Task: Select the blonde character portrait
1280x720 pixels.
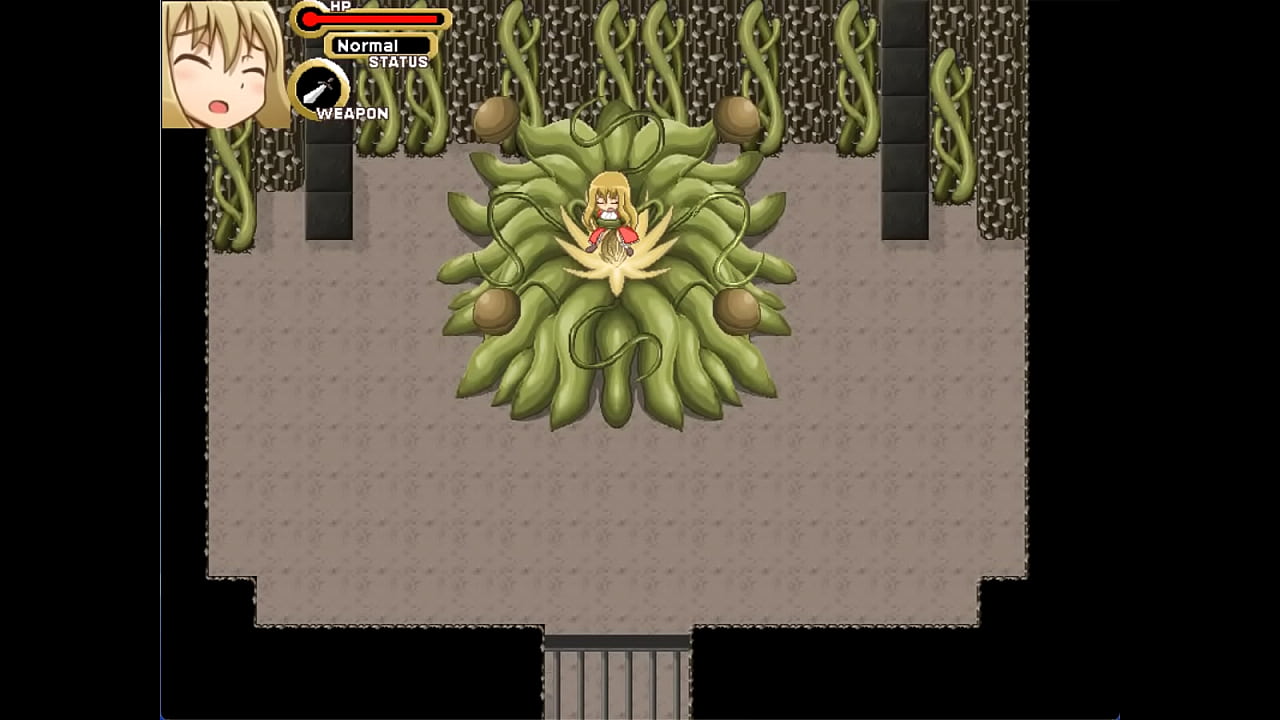Action: [x=225, y=64]
